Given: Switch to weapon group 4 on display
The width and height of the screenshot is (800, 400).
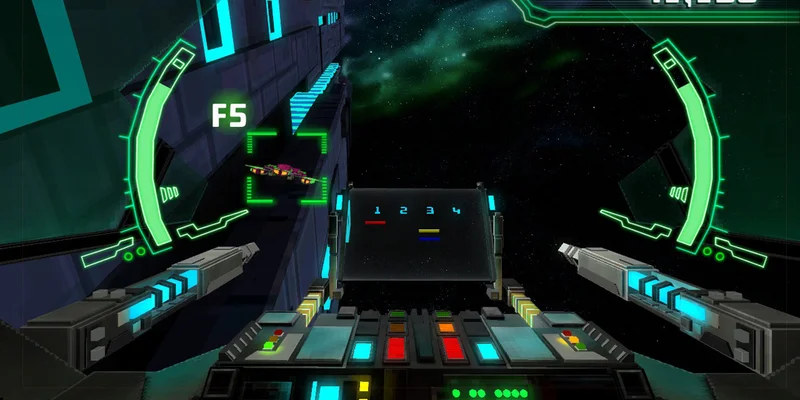Looking at the screenshot, I should coord(456,211).
